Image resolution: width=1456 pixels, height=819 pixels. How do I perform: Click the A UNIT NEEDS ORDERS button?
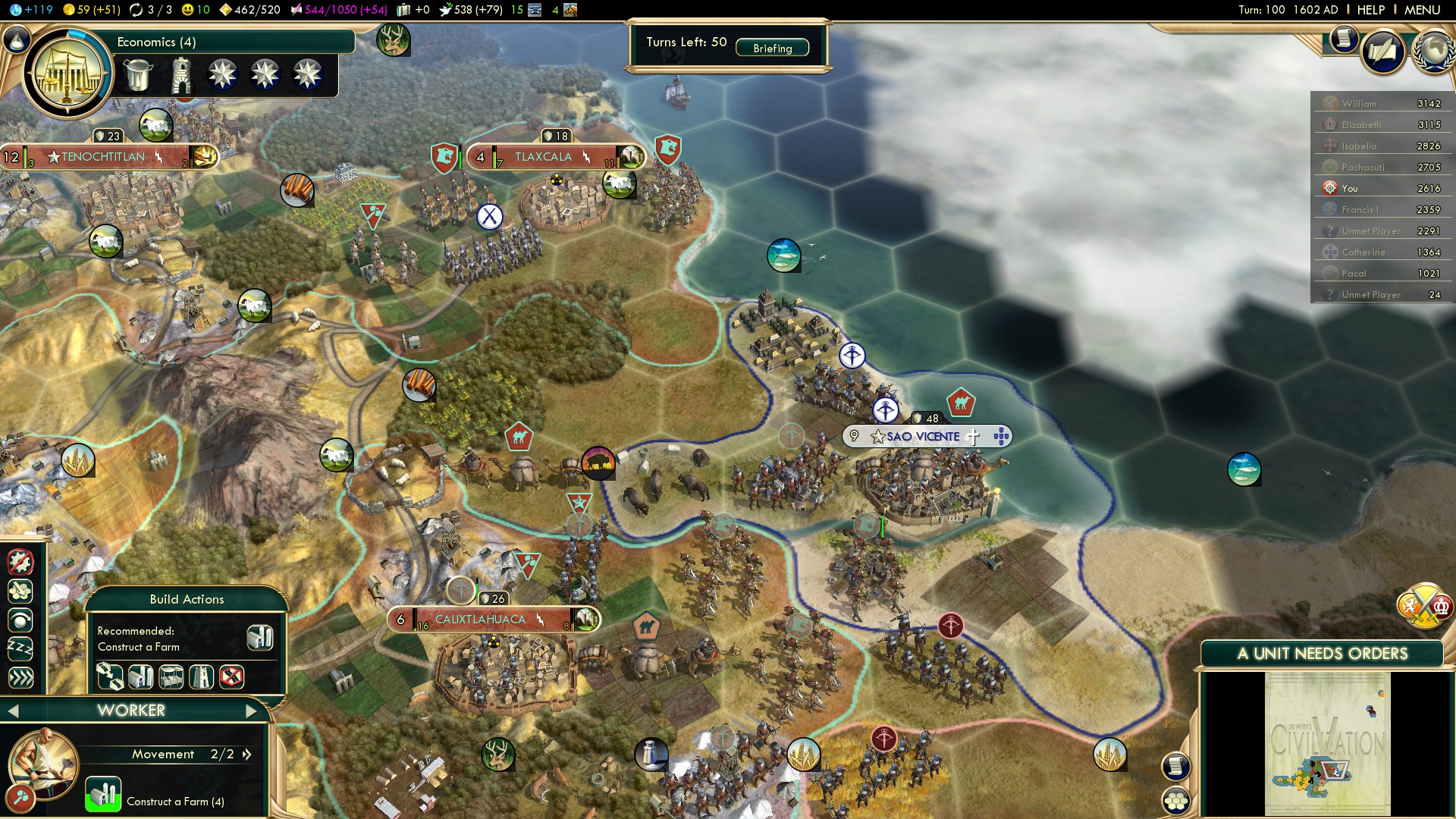(1322, 654)
